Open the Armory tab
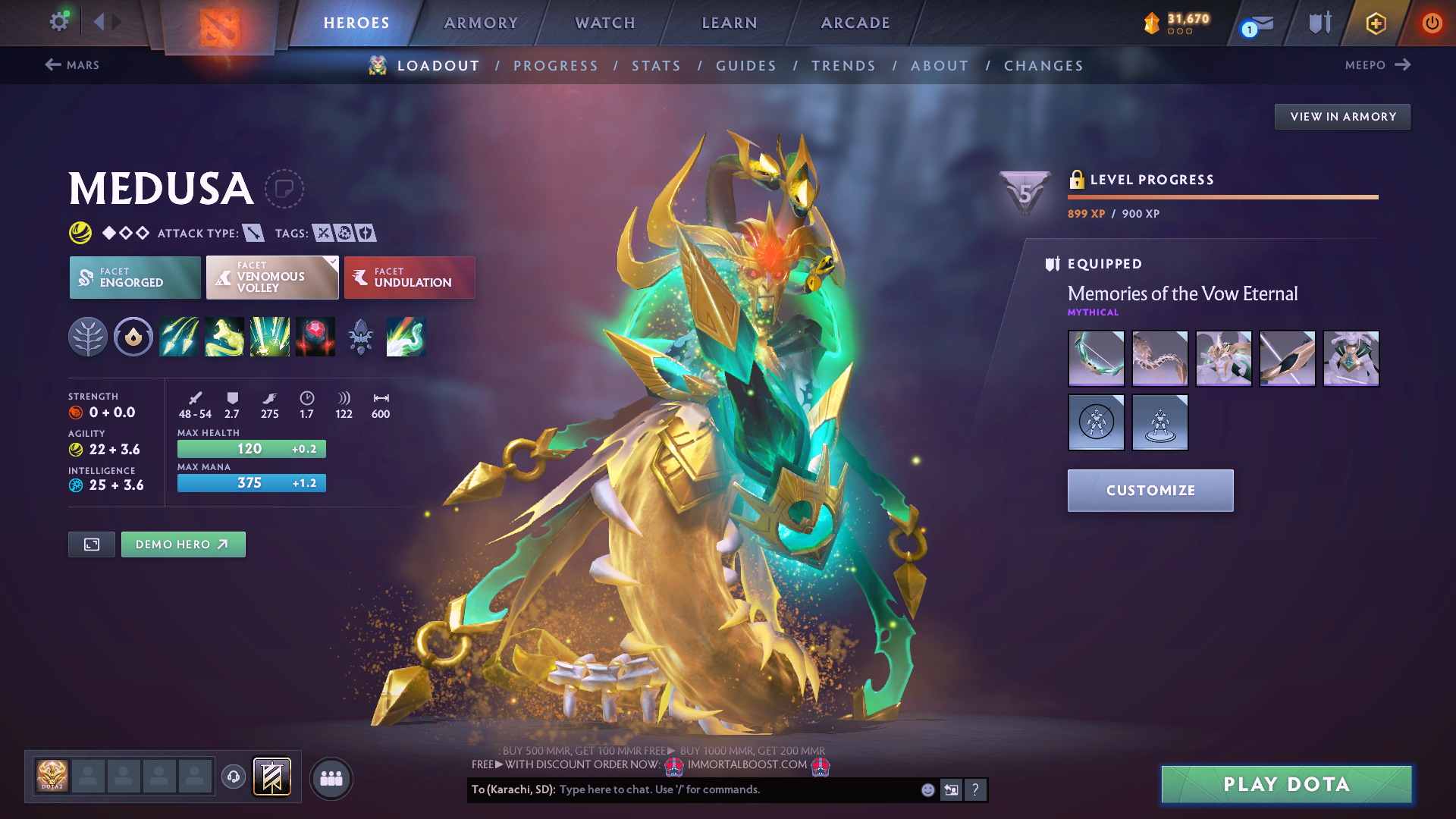The width and height of the screenshot is (1456, 819). (x=481, y=23)
